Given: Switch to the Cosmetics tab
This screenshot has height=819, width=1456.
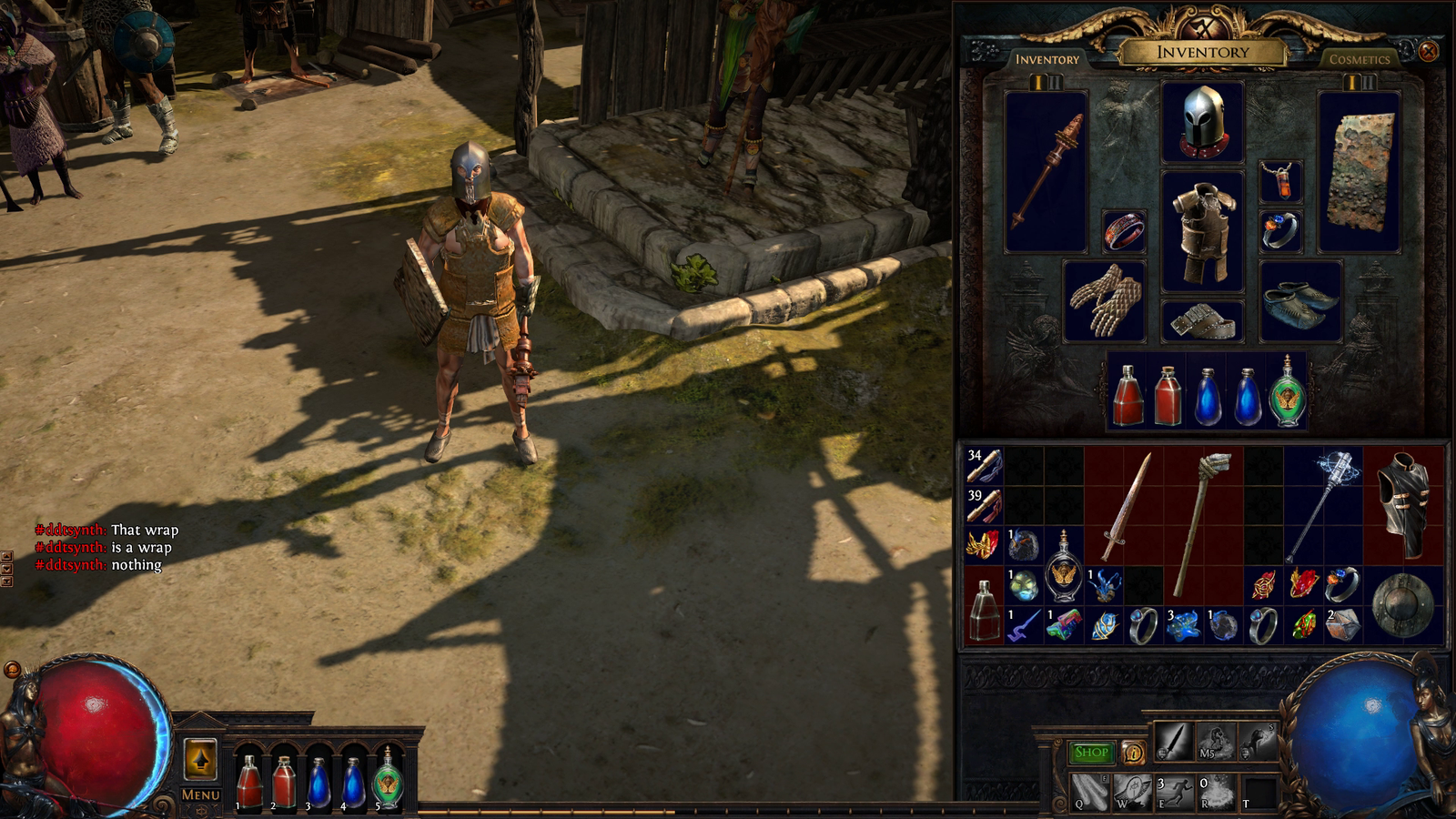Looking at the screenshot, I should (x=1360, y=59).
